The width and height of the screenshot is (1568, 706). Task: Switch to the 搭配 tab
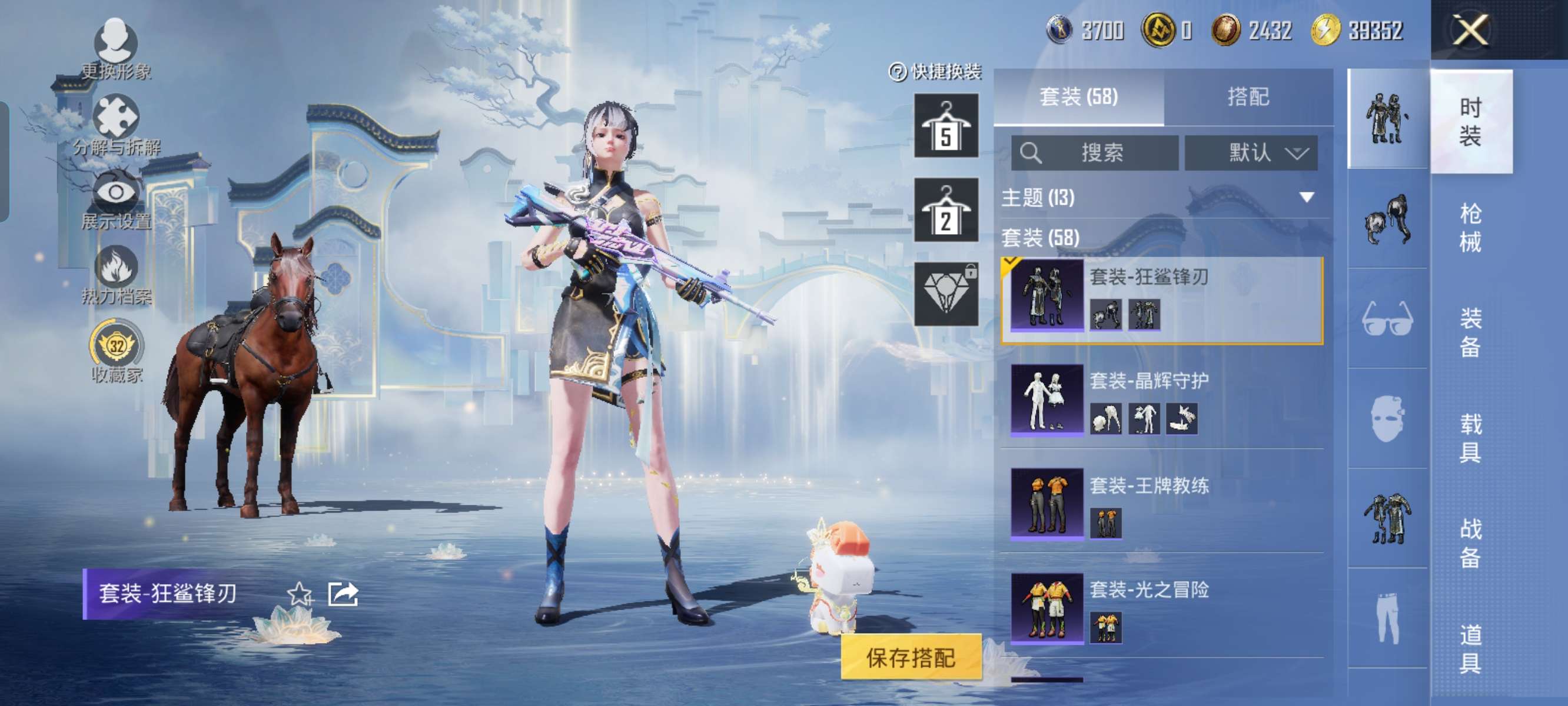pos(1248,96)
